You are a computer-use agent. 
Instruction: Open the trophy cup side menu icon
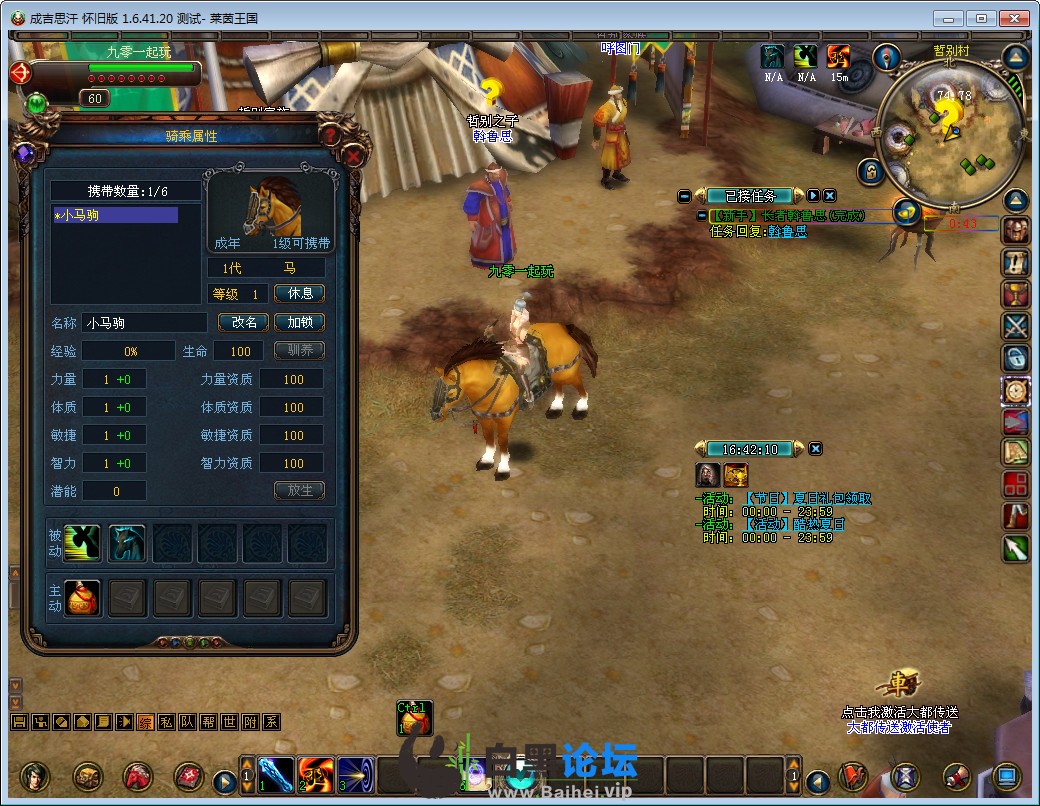[x=1016, y=295]
